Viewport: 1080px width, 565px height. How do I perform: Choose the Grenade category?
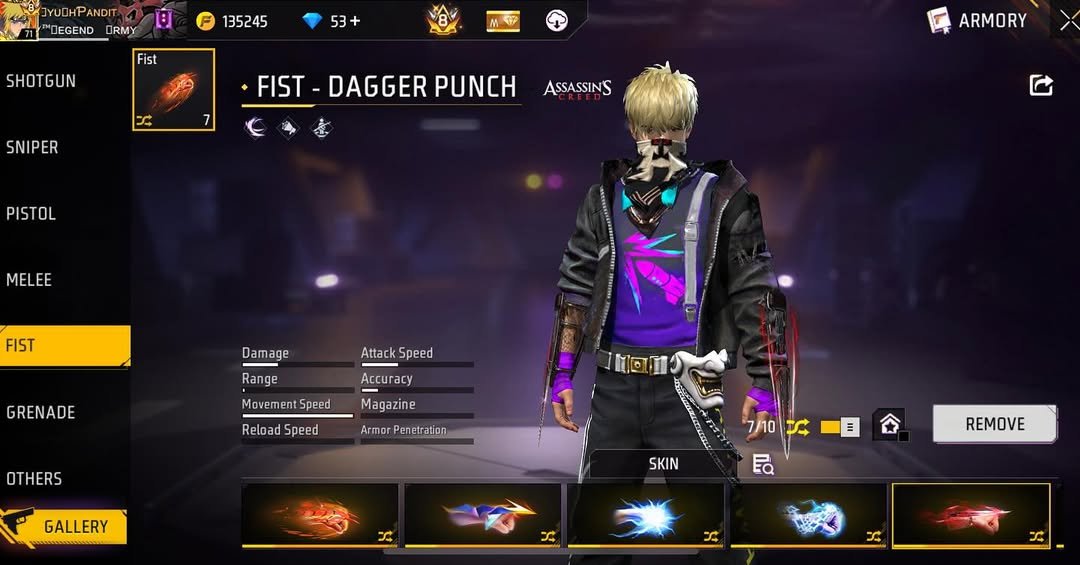tap(40, 412)
